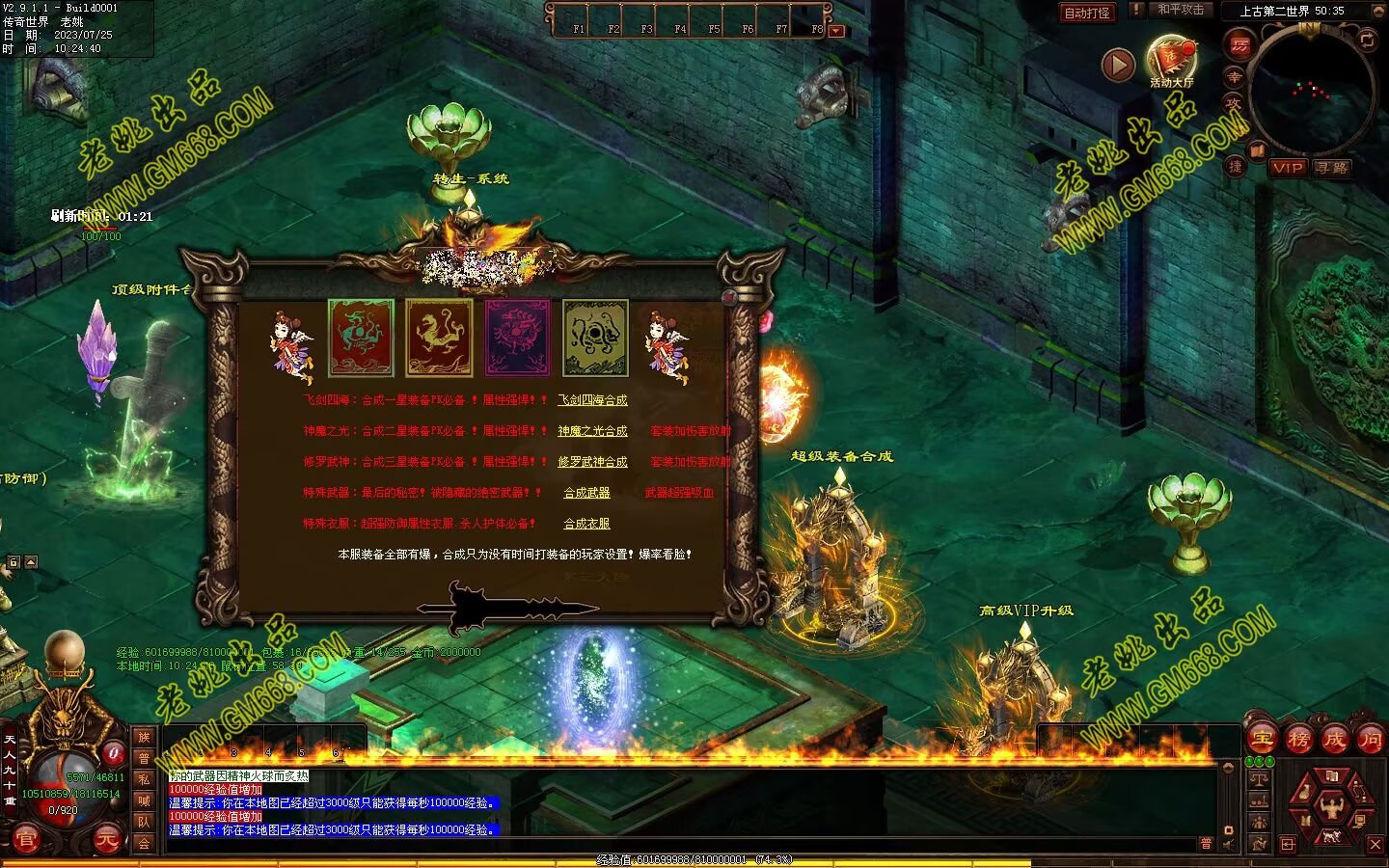Activate the 寻路 pathfinding button

[x=1331, y=168]
